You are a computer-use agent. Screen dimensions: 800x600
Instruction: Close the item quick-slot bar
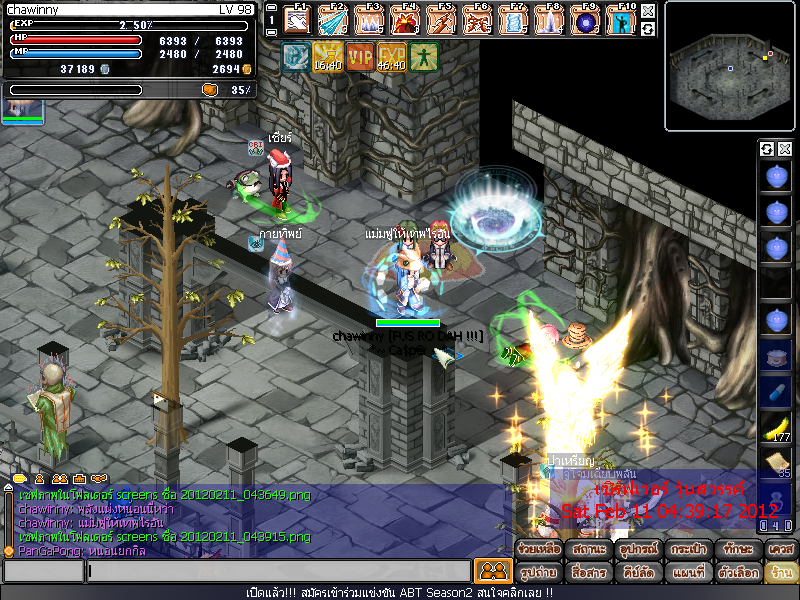point(785,149)
